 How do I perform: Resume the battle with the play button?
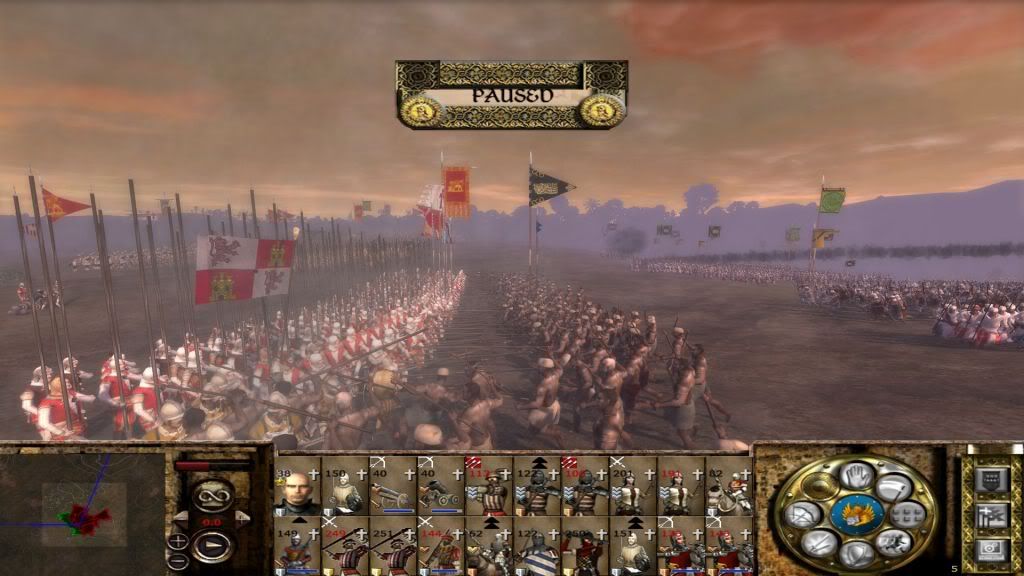point(212,546)
